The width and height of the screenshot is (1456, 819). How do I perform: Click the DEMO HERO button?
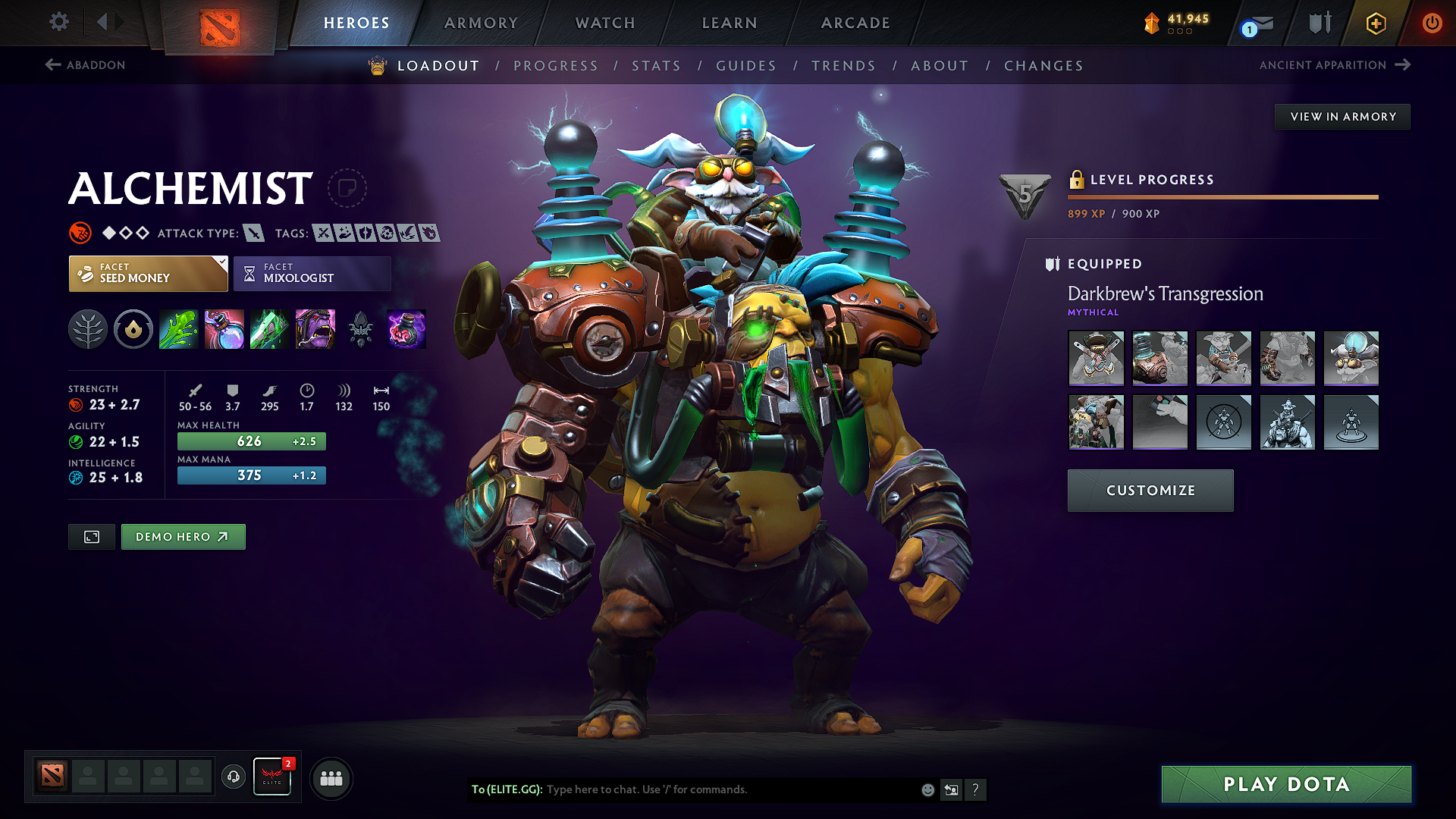tap(183, 536)
